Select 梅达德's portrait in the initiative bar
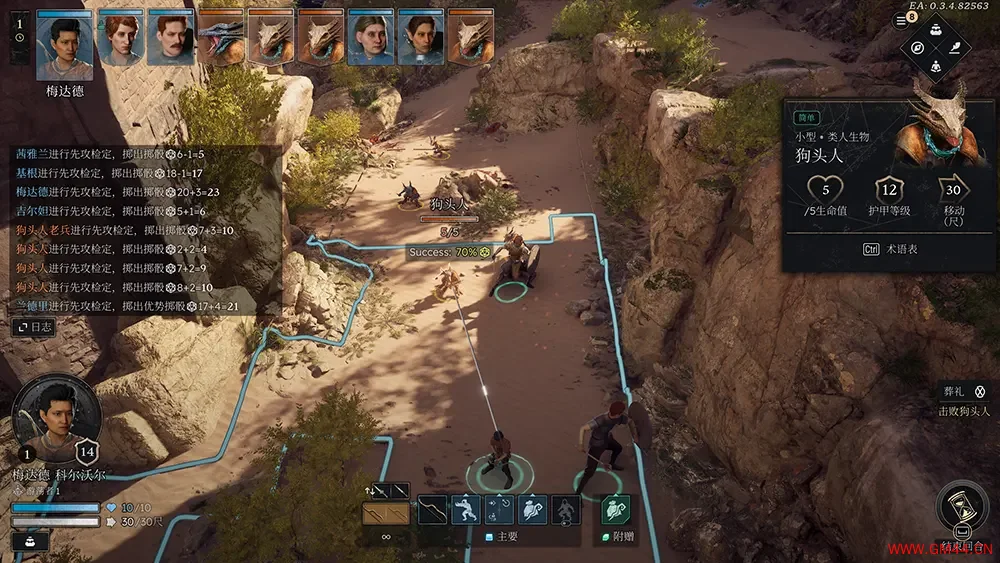The width and height of the screenshot is (1000, 563). pos(64,44)
